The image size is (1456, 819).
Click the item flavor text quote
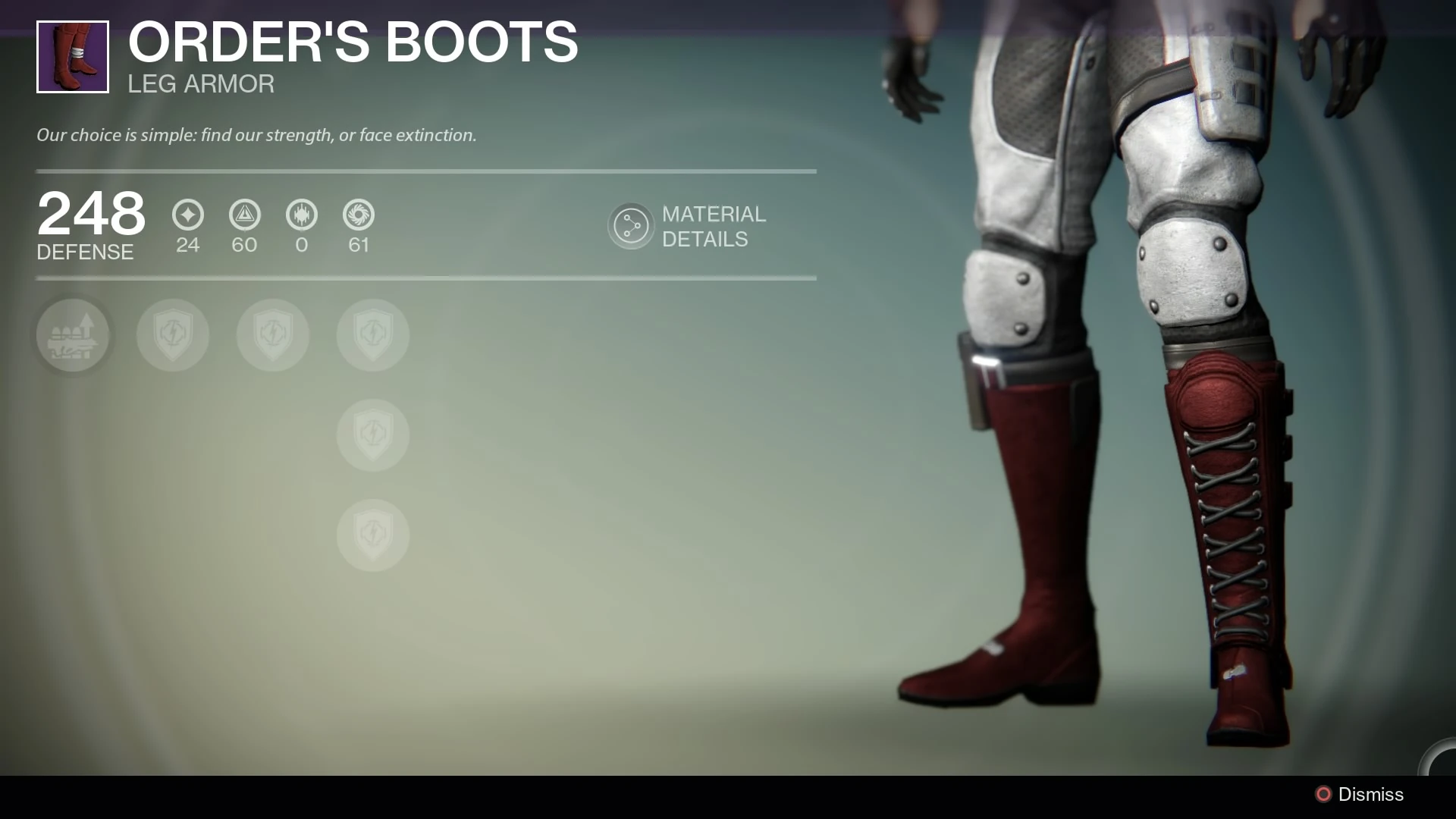click(x=256, y=135)
